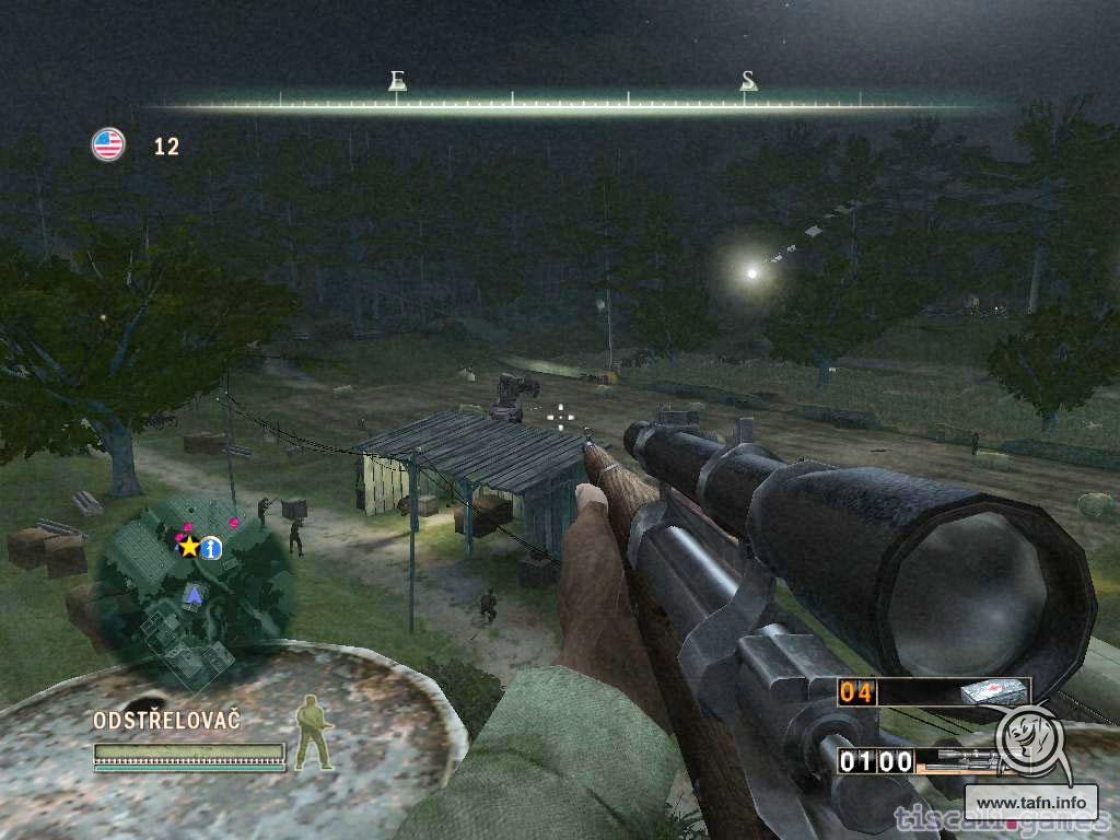Image resolution: width=1120 pixels, height=840 pixels.
Task: Click the compass S heading marker
Action: (x=748, y=81)
